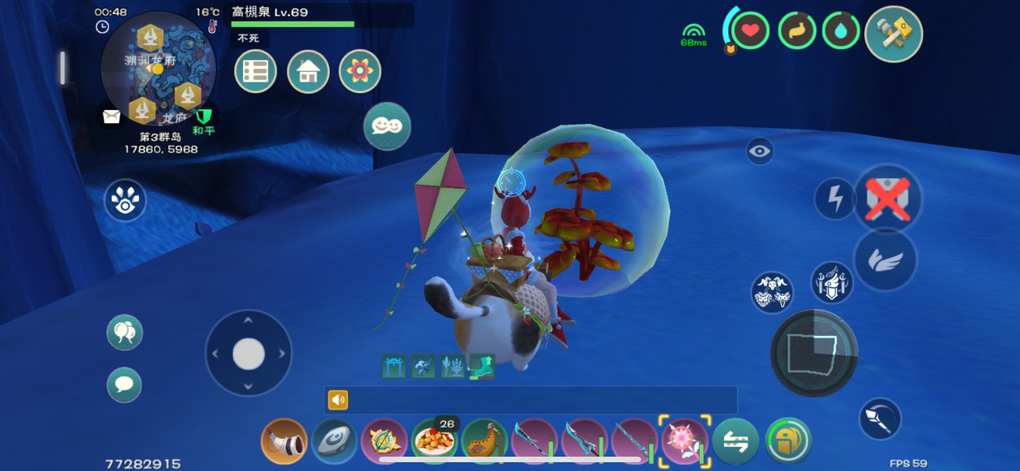1020x471 pixels.
Task: Open the green backpack inventory button
Action: [788, 441]
